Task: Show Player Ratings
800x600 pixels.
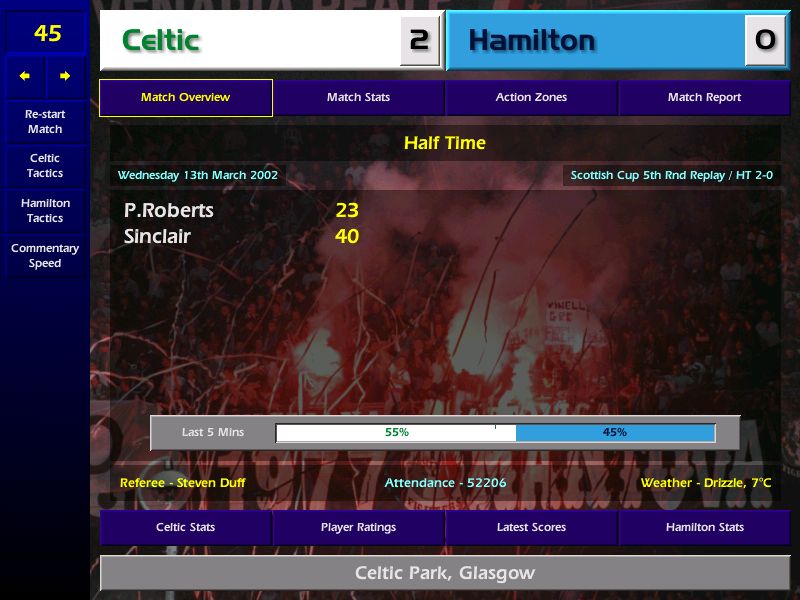Action: (358, 527)
